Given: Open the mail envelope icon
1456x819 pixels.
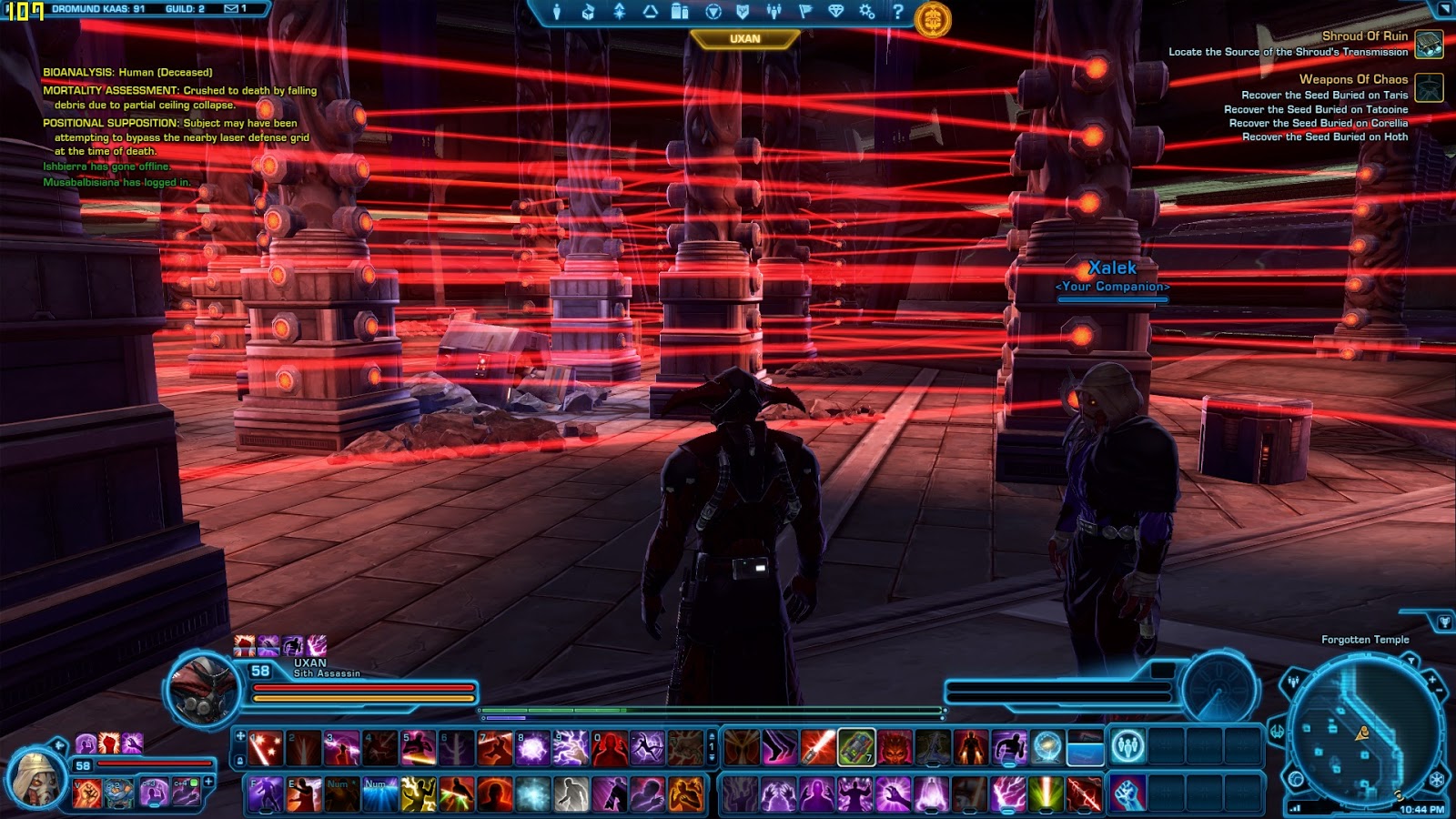Looking at the screenshot, I should [231, 8].
